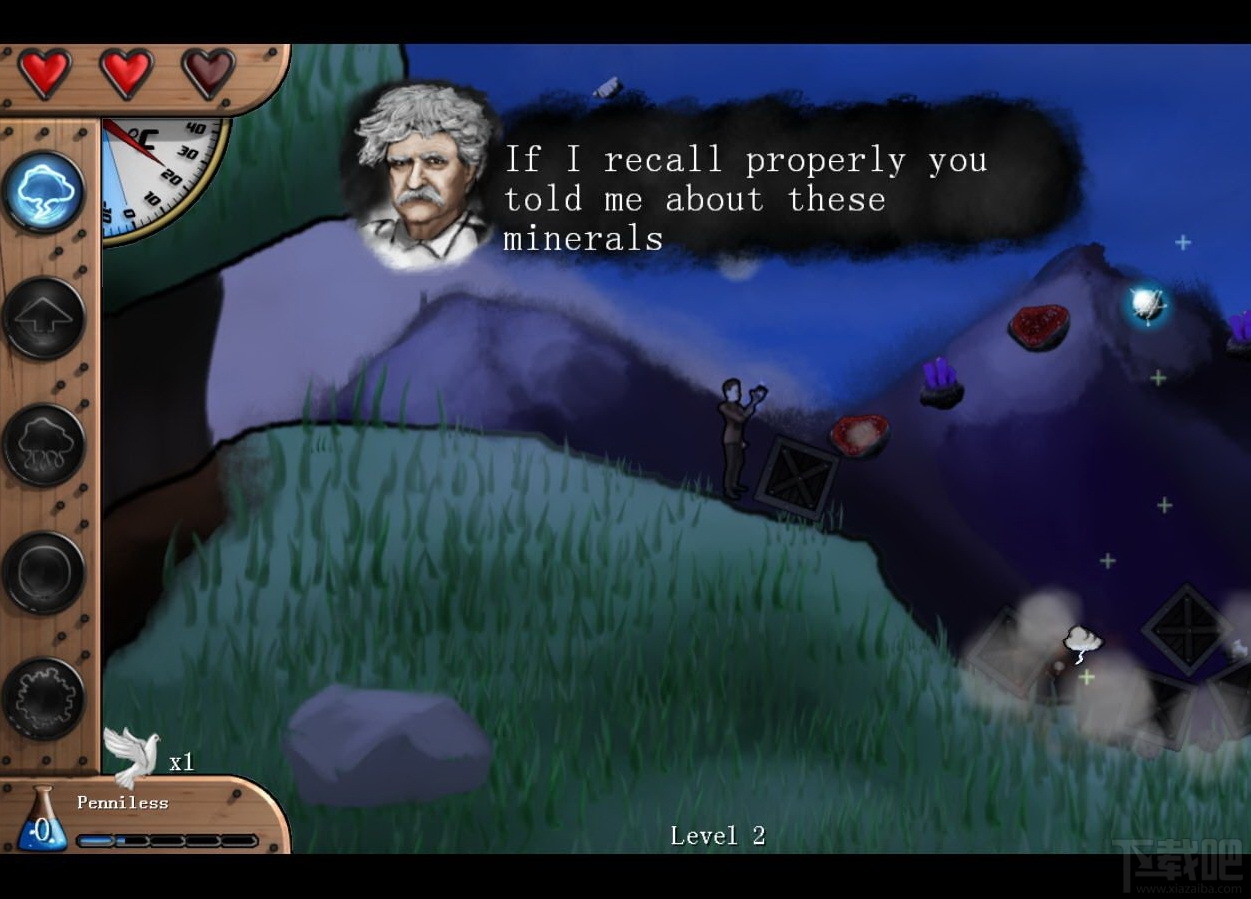Screen dimensions: 1251x899
Task: Activate the spiky burst power button
Action: pos(44,699)
